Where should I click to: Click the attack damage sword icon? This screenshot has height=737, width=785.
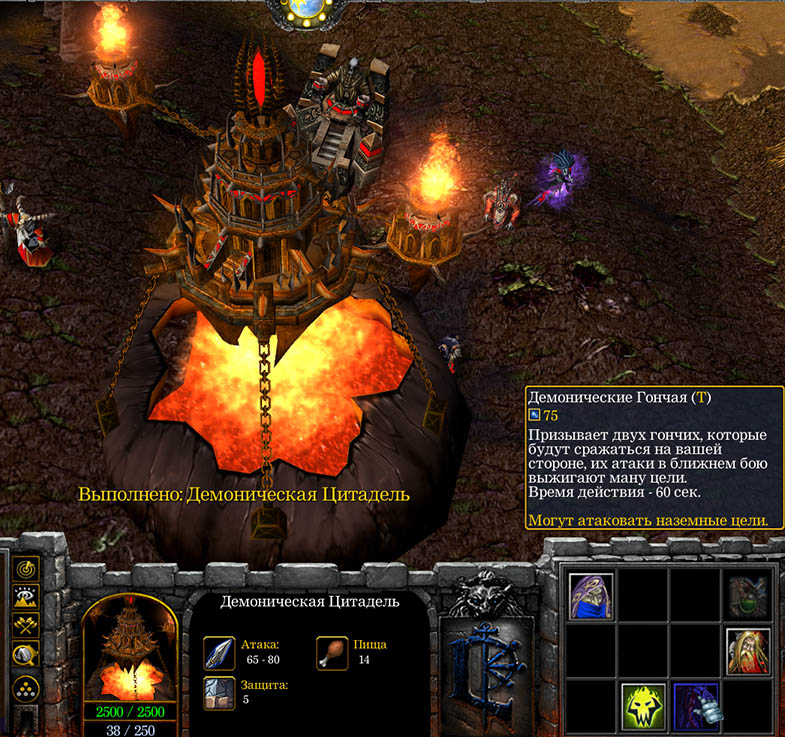tap(219, 651)
